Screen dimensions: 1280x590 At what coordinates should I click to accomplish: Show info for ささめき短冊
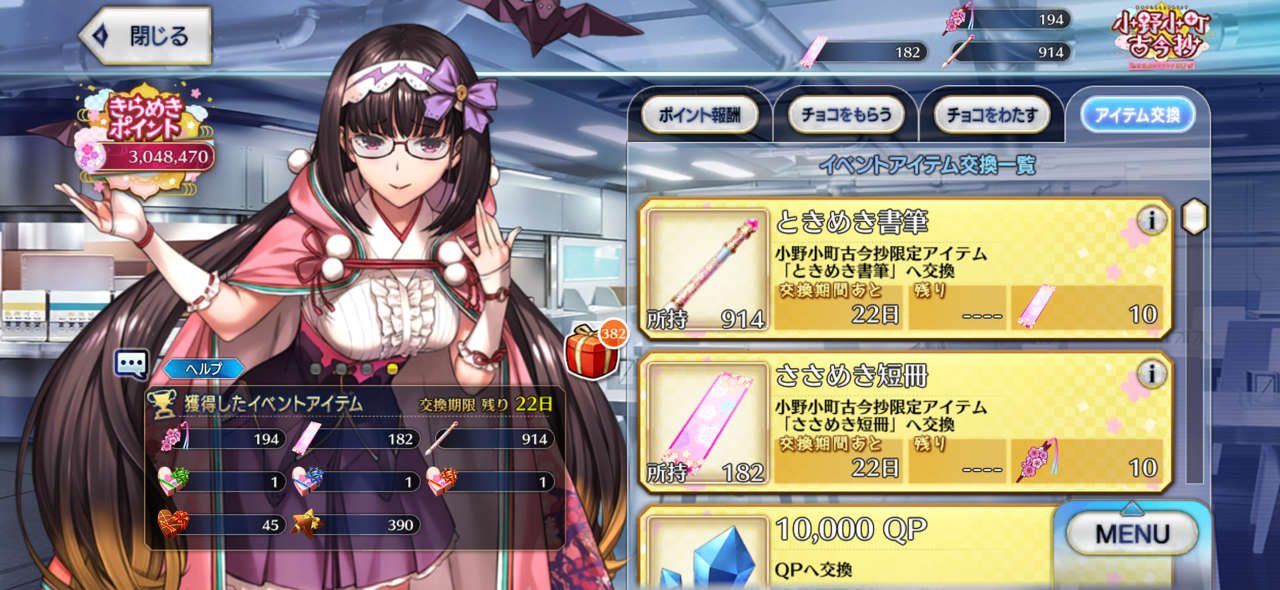tap(1151, 374)
